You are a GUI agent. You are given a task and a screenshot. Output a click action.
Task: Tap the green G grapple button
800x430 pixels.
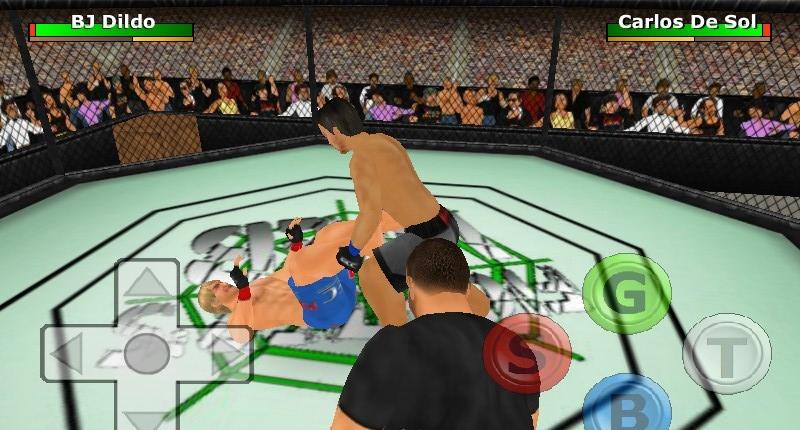[x=627, y=293]
